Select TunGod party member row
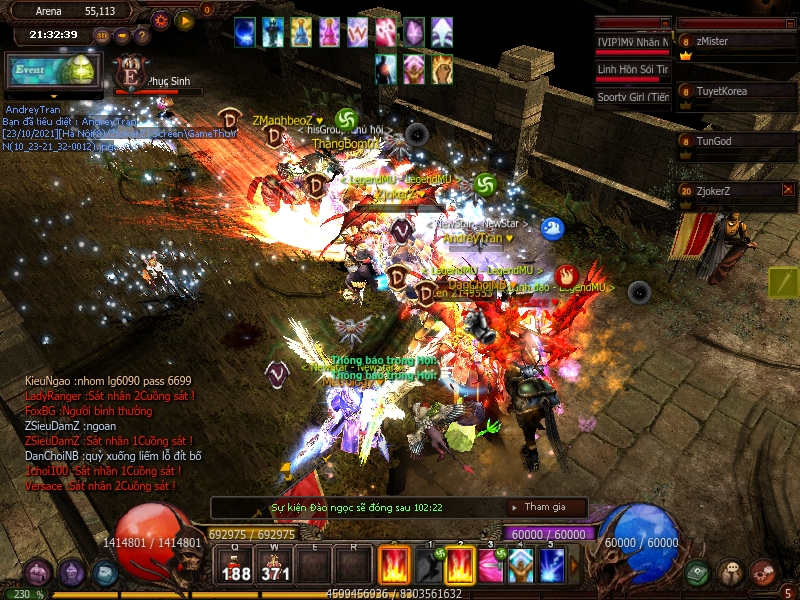The height and width of the screenshot is (600, 800). (x=735, y=141)
